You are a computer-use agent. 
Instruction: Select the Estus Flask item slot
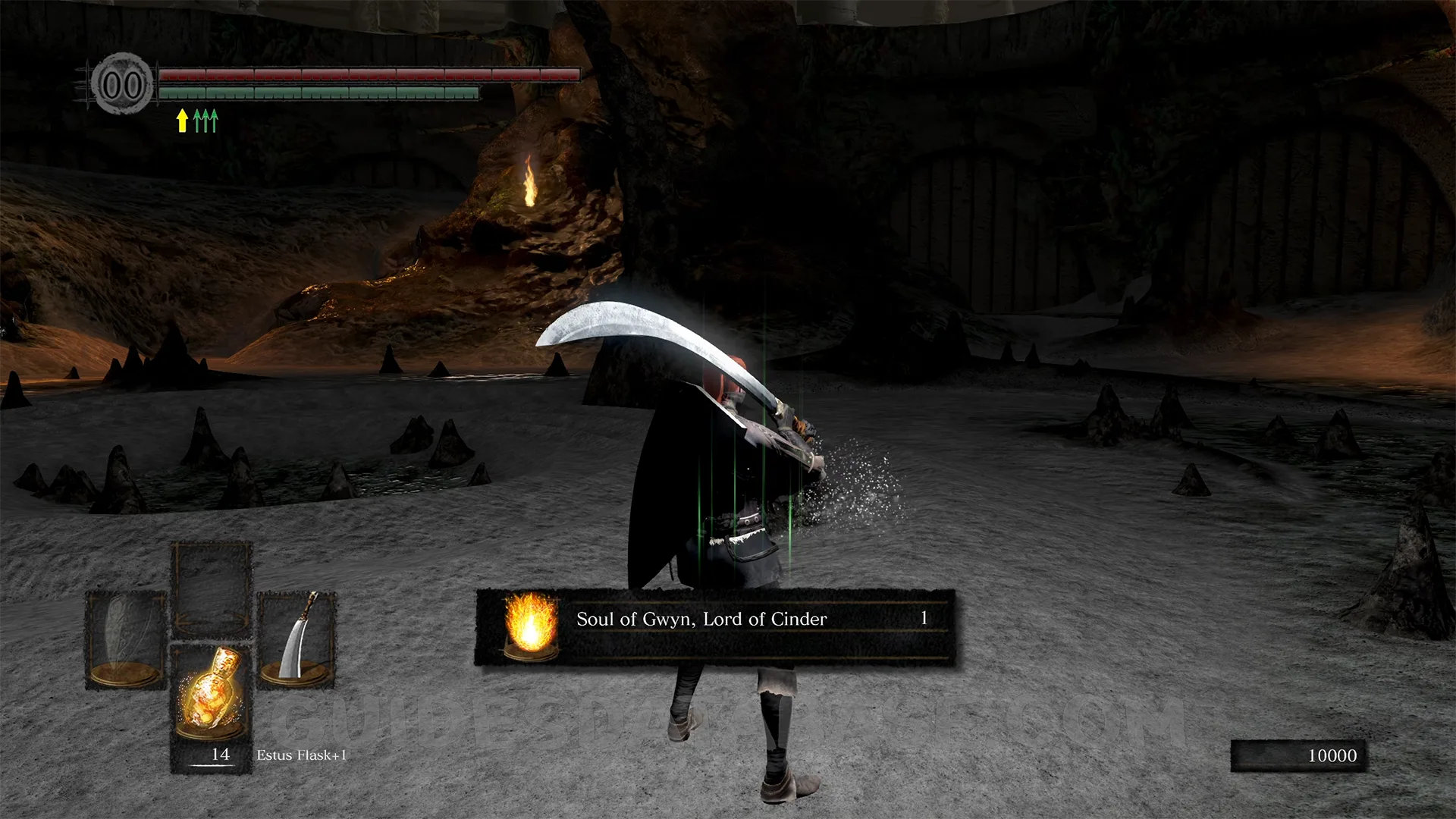pyautogui.click(x=211, y=698)
